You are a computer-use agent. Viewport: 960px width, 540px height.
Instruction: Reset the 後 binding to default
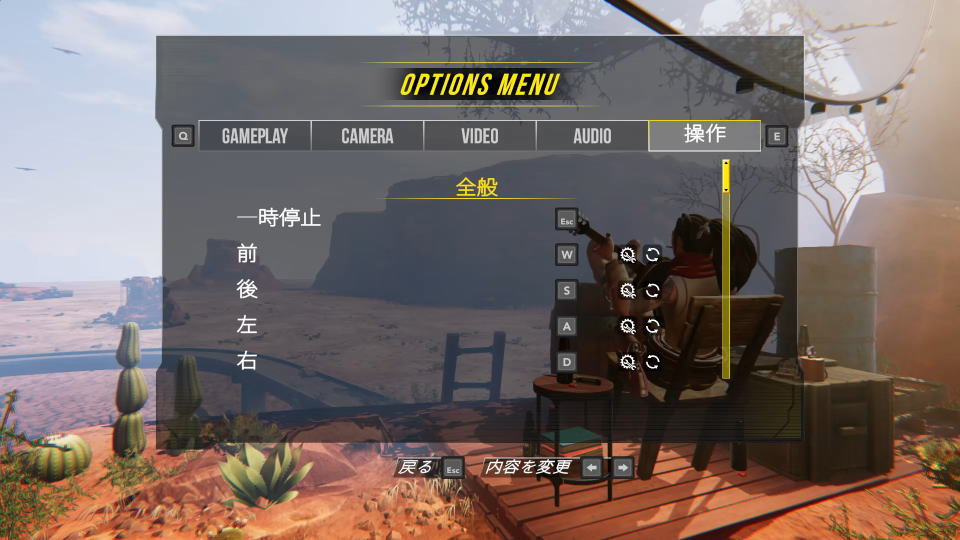[x=653, y=290]
